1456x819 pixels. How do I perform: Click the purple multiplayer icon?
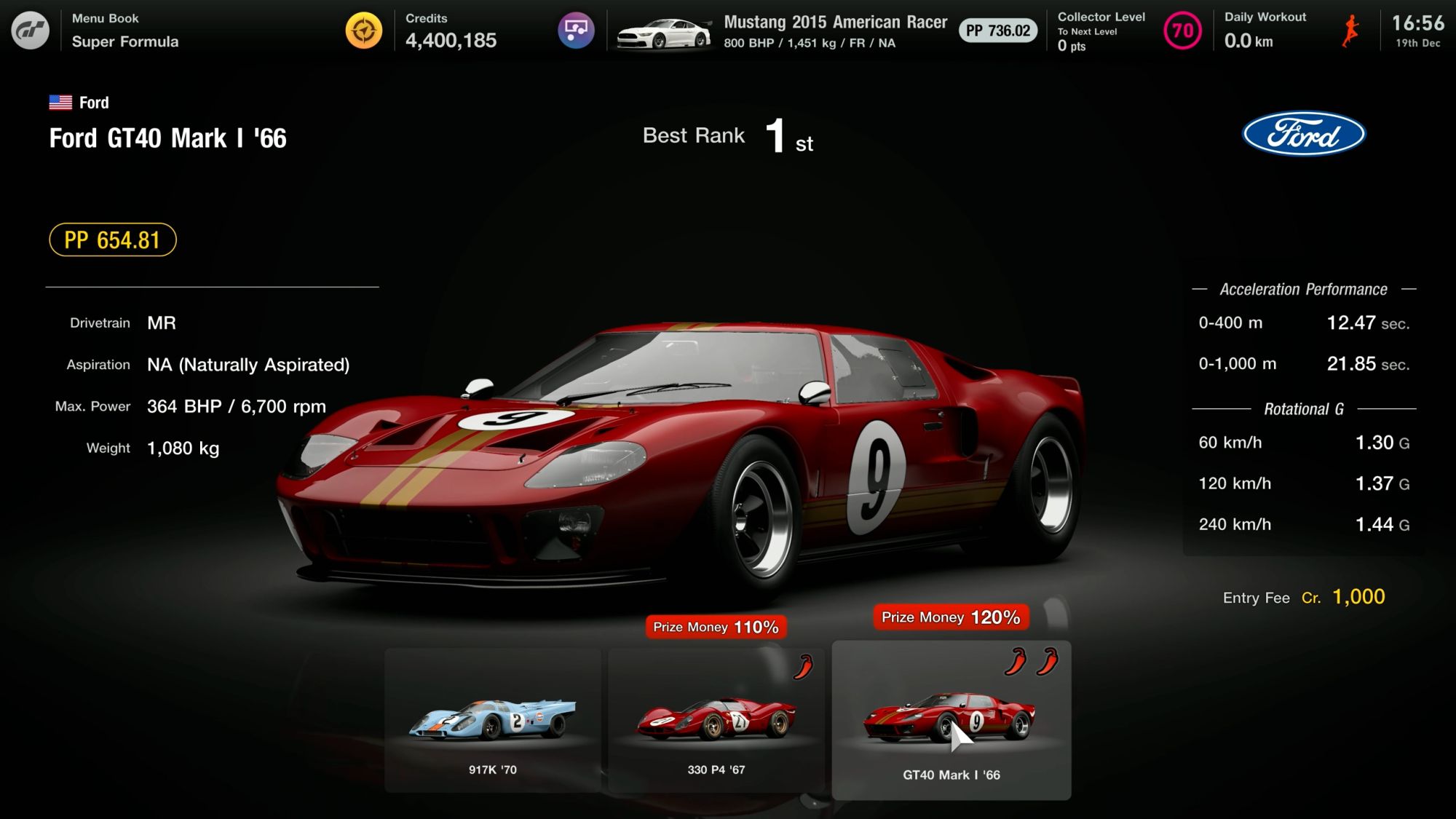point(576,31)
